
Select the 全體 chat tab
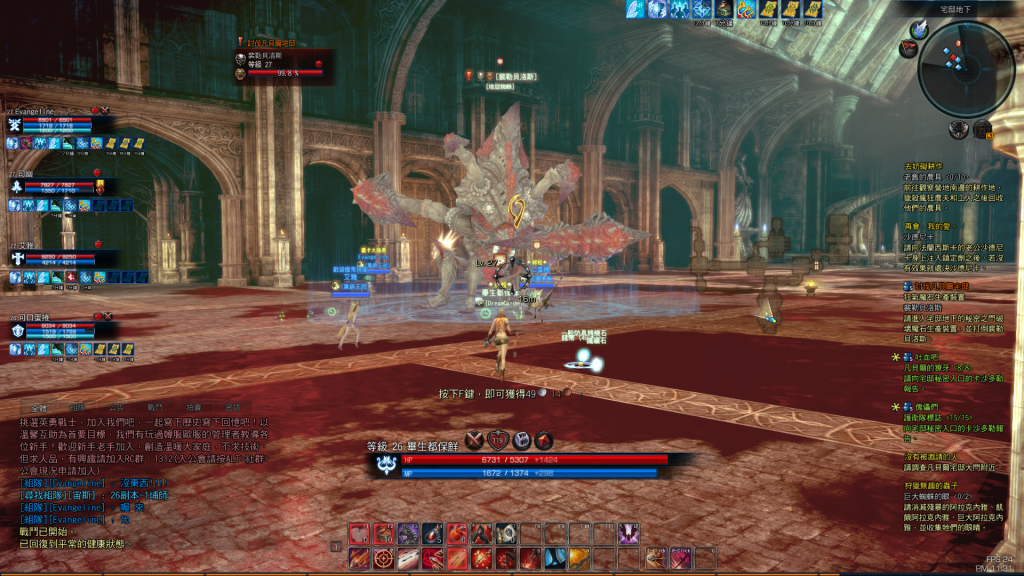39,407
